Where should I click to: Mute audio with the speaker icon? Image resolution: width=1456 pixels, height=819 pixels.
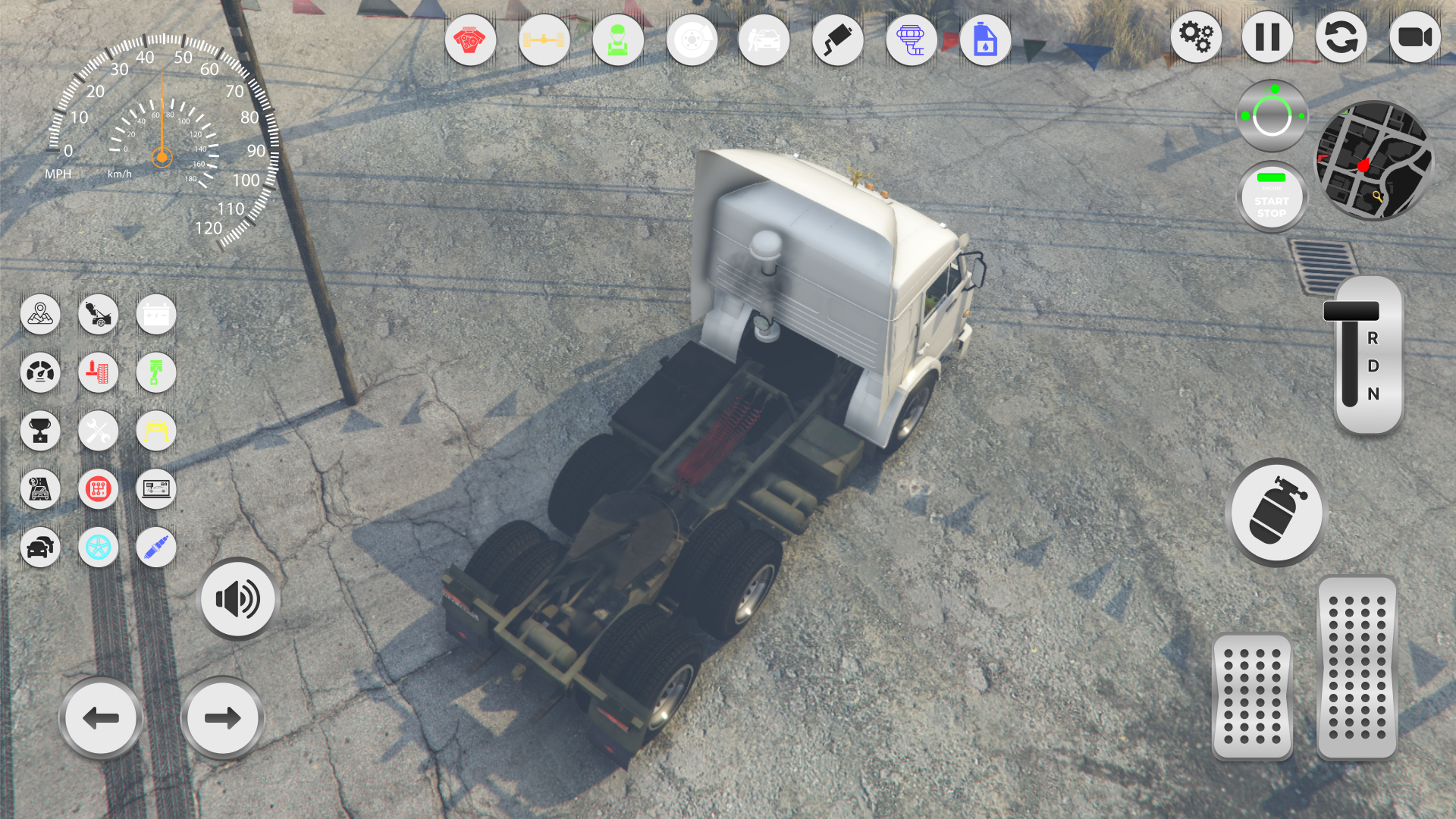[237, 598]
